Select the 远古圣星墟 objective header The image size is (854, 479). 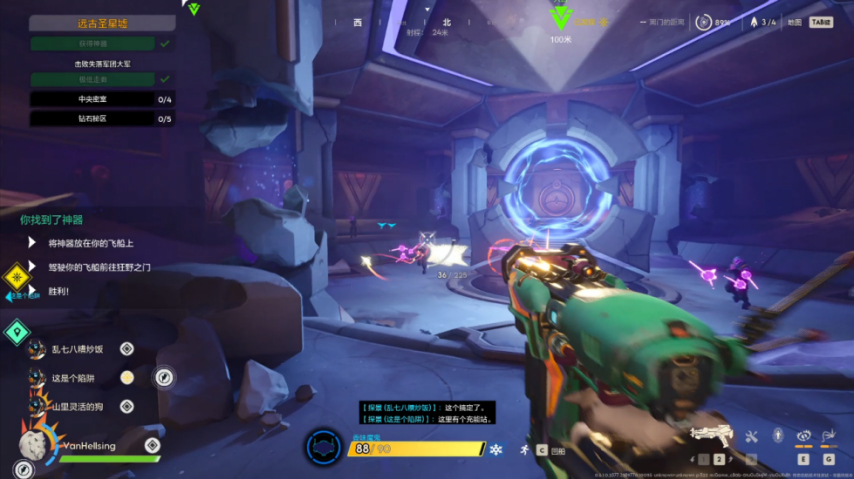102,22
